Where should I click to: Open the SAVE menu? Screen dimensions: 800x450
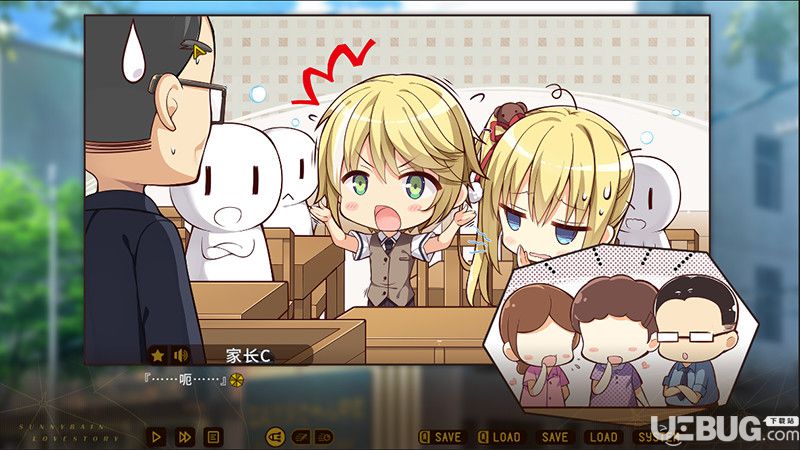click(x=553, y=436)
